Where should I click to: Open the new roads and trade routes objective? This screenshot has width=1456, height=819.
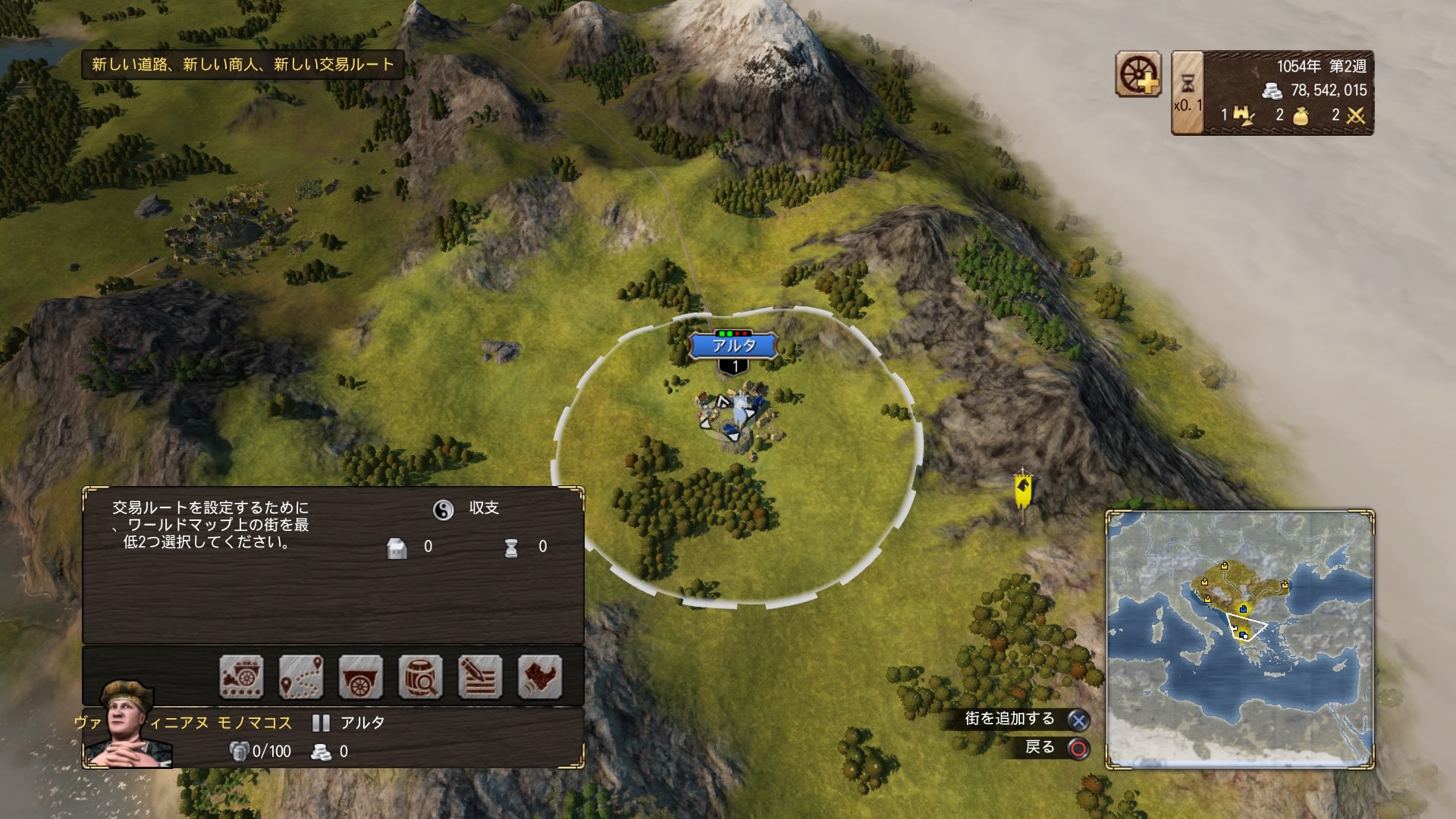click(243, 64)
